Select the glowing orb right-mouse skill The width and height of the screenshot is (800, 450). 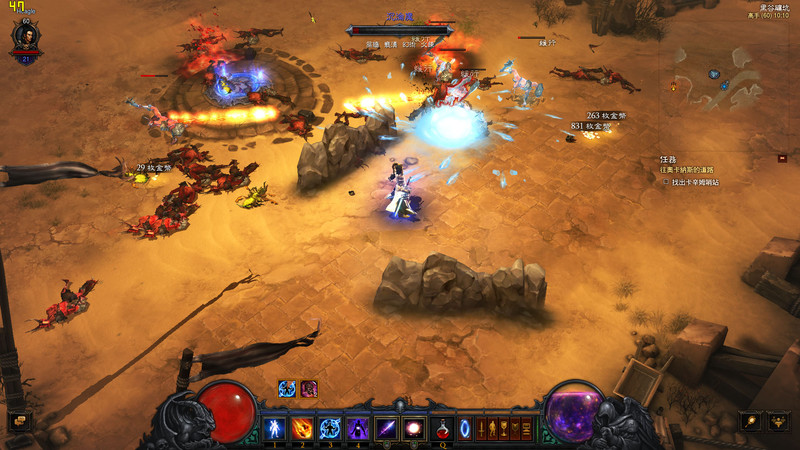414,429
